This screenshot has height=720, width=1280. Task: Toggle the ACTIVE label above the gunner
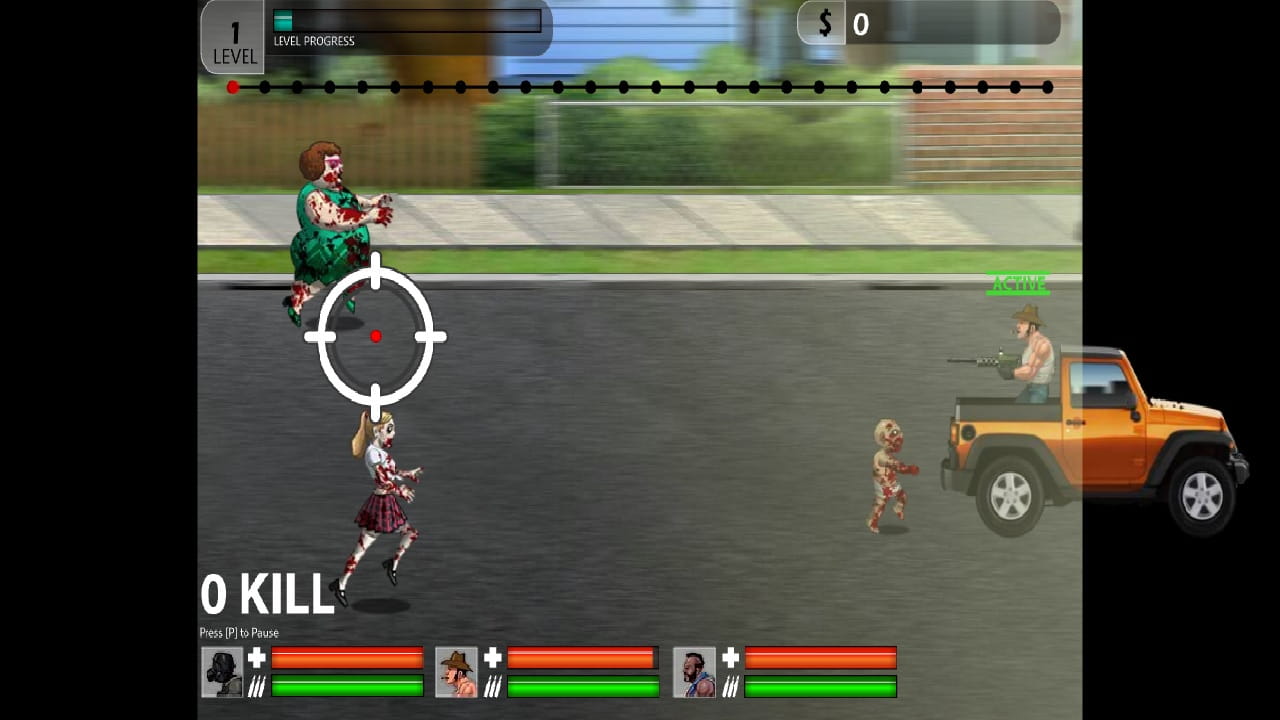tap(1019, 283)
